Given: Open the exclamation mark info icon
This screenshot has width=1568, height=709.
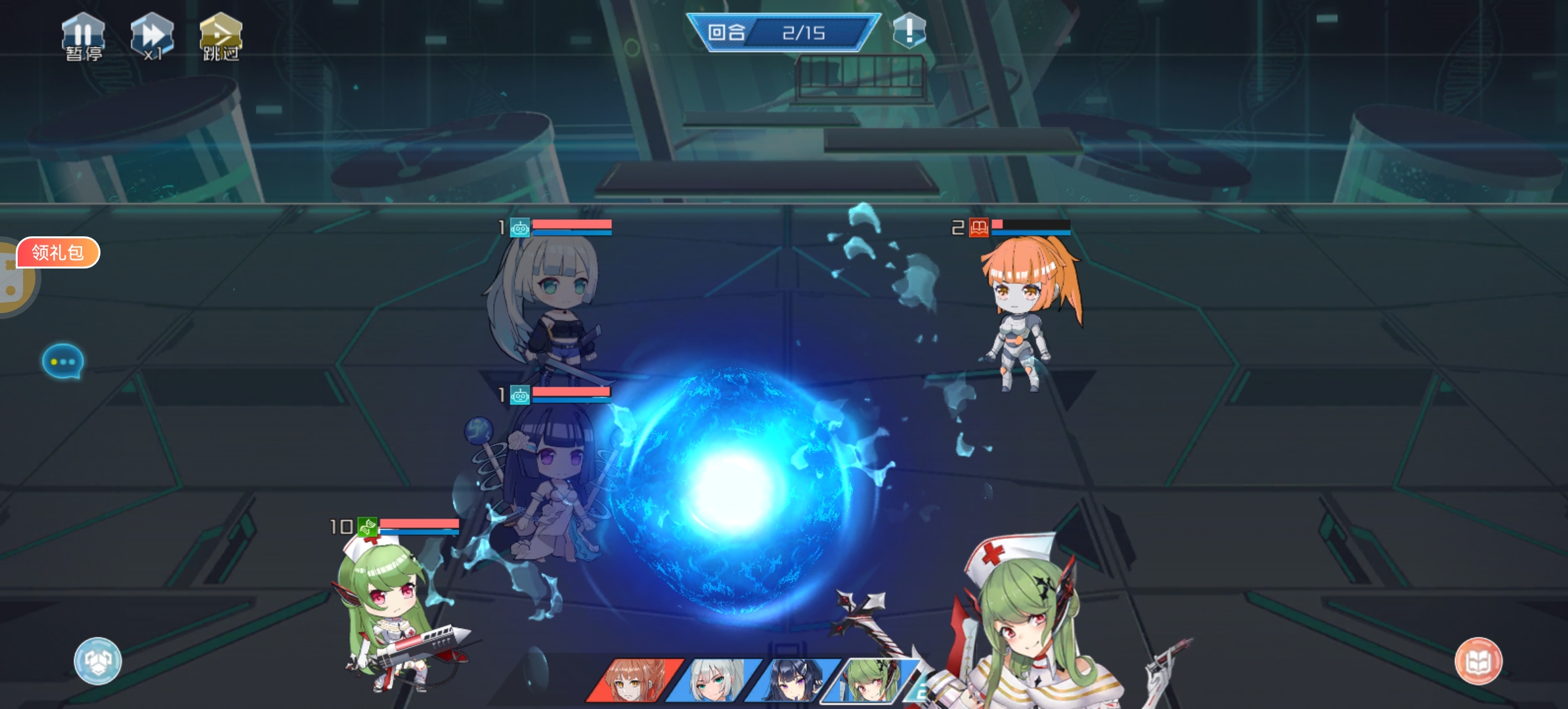Looking at the screenshot, I should pyautogui.click(x=909, y=30).
